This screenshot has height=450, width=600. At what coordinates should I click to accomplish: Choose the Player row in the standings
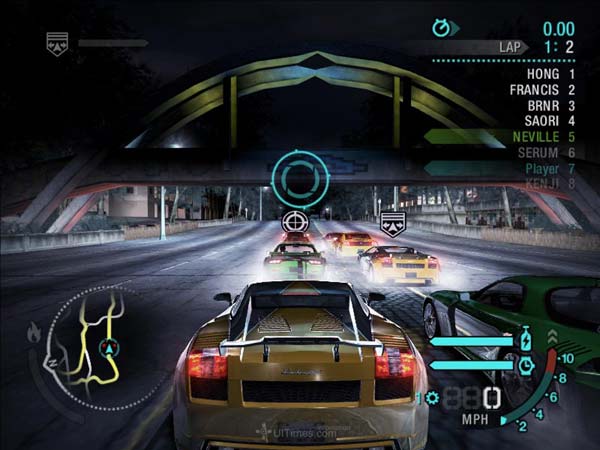click(542, 169)
